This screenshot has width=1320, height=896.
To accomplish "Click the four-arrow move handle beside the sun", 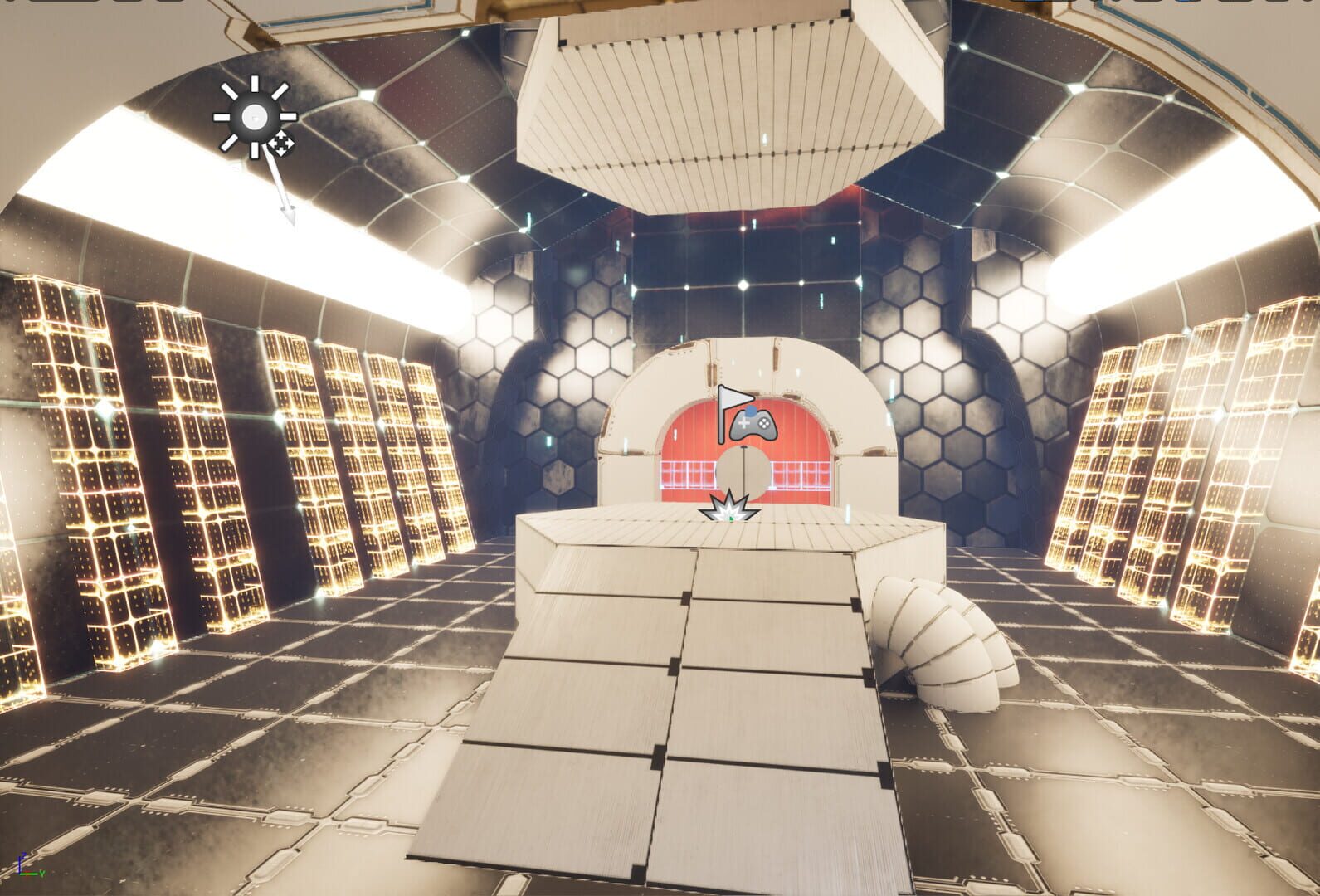I will (281, 143).
